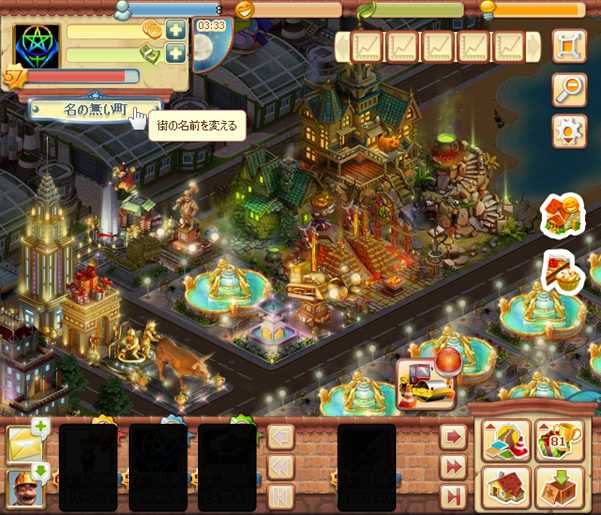Open the house building shop button
601x515 pixels.
coord(507,488)
